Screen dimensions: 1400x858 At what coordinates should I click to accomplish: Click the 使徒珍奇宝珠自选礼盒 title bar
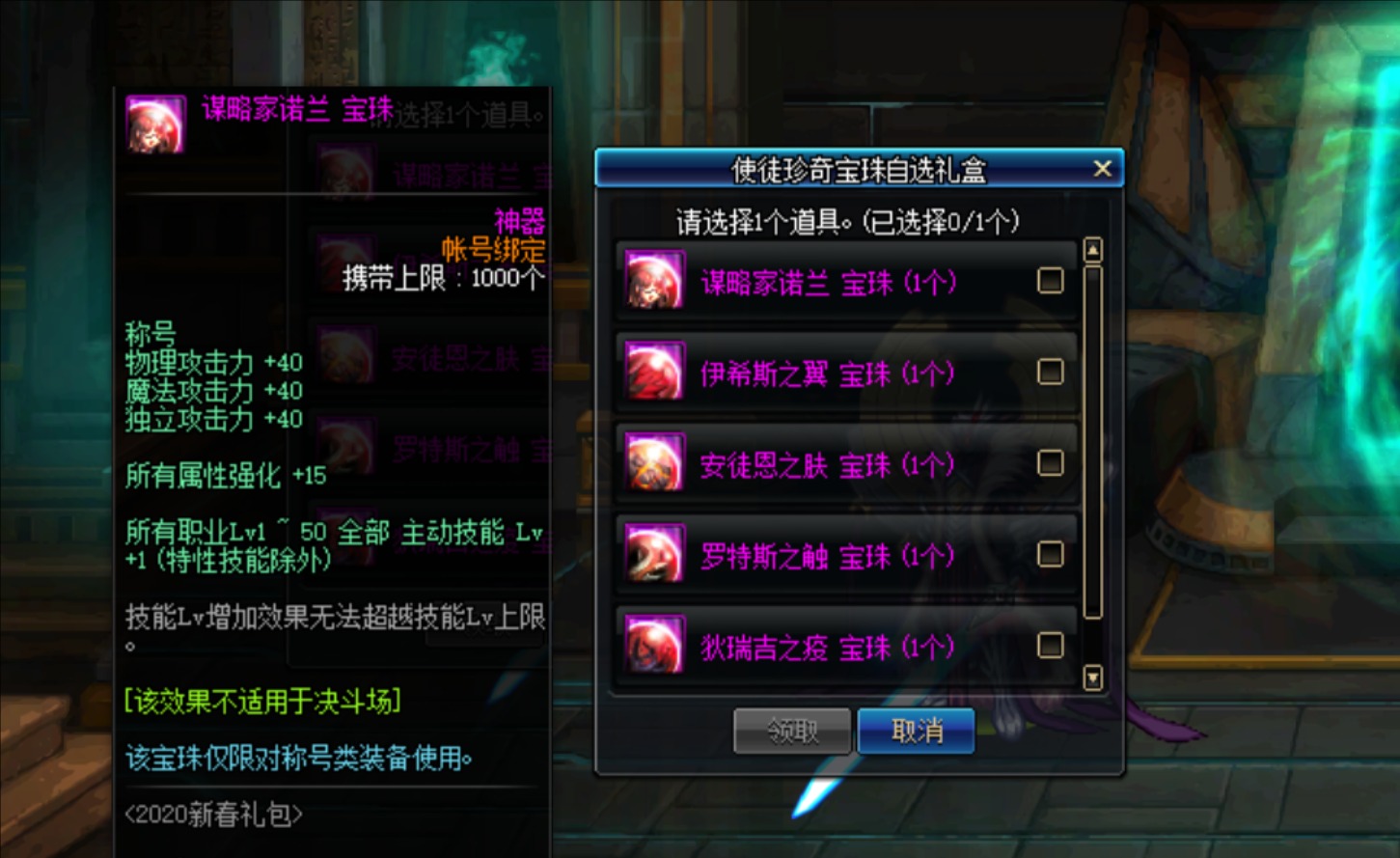tap(849, 168)
